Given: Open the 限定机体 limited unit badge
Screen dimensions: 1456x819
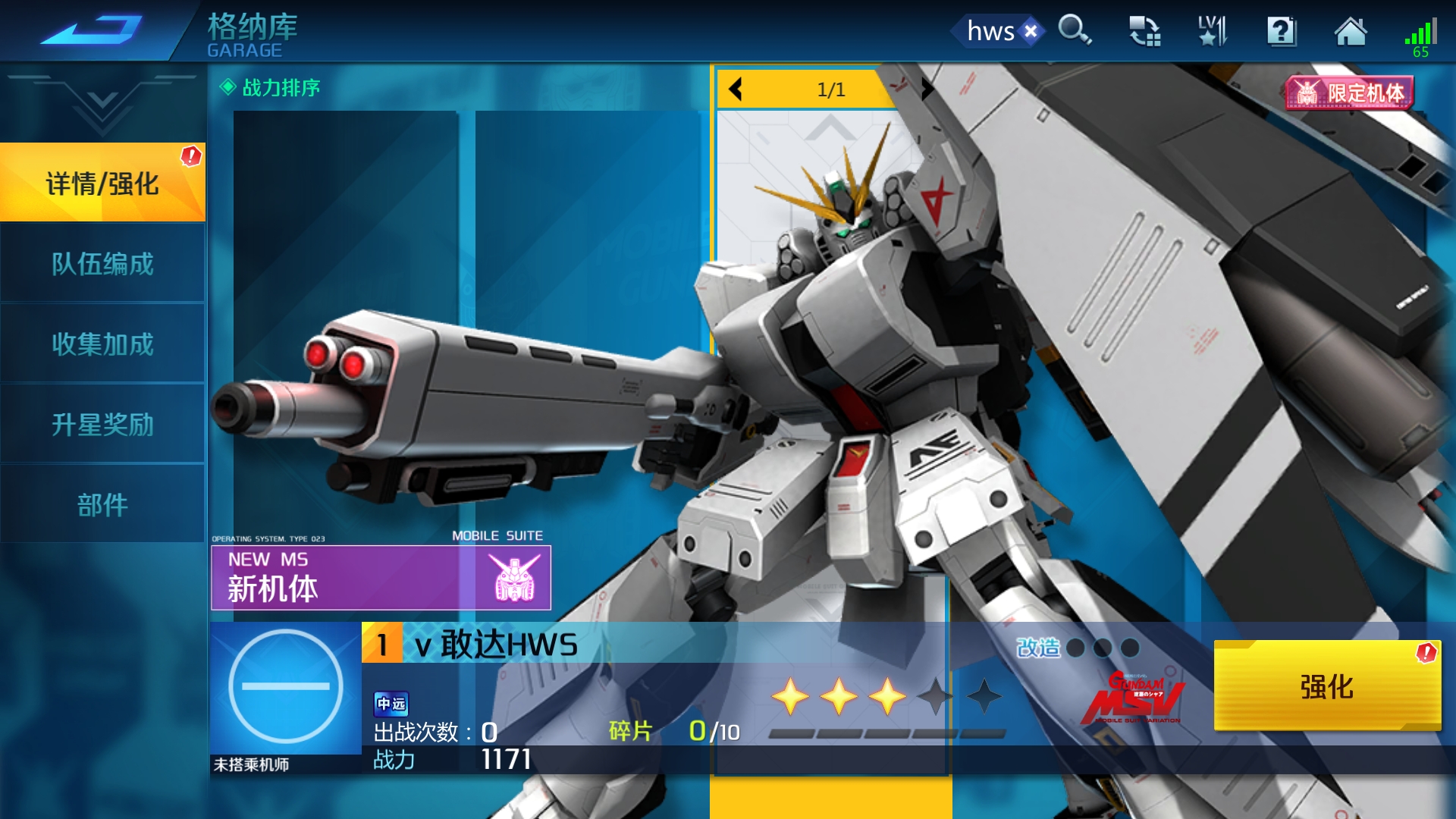Looking at the screenshot, I should click(1350, 93).
